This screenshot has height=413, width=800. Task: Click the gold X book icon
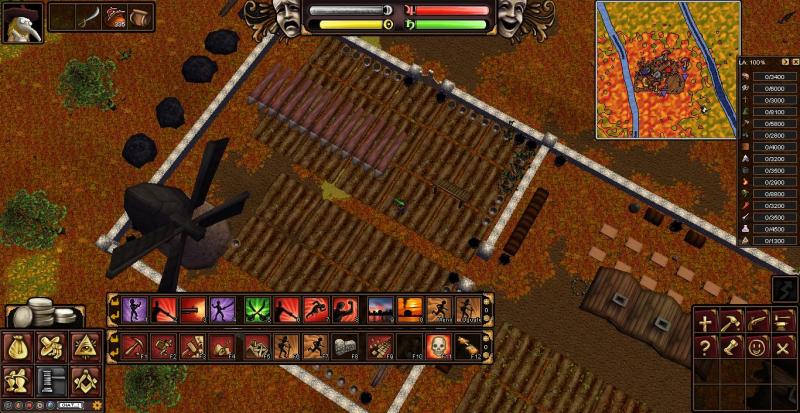pyautogui.click(x=783, y=348)
